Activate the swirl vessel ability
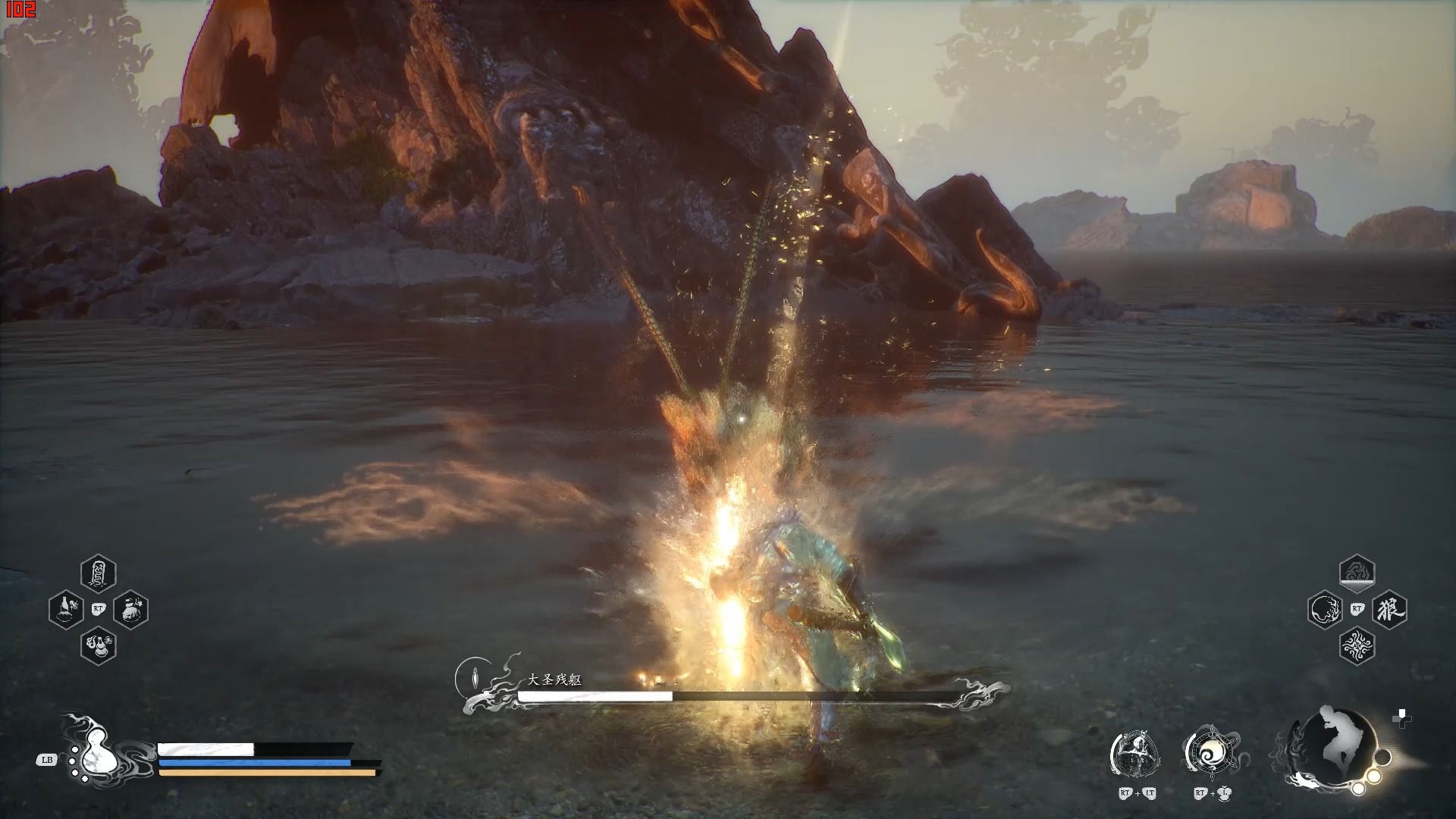1456x819 pixels. [1211, 754]
